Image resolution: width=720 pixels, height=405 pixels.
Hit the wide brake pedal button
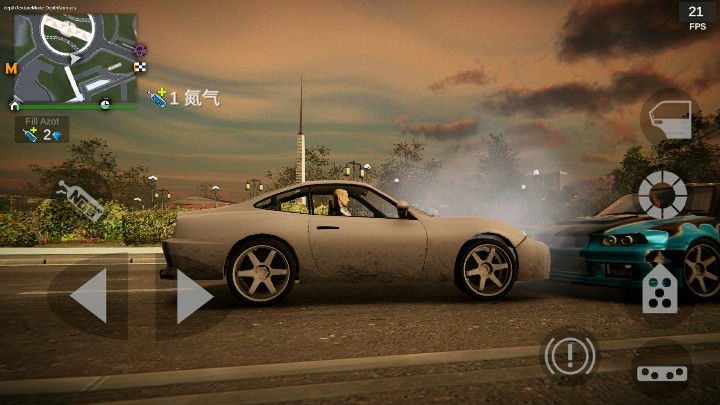[662, 372]
